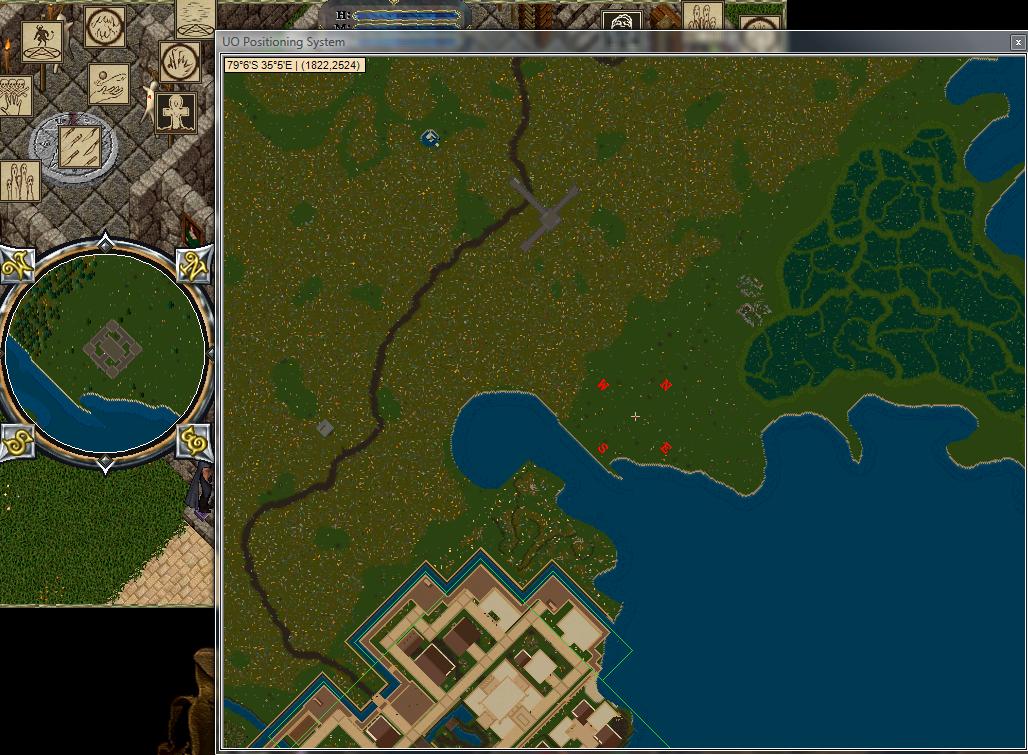Select the gray cross-shaped map landmark
This screenshot has height=755, width=1028.
[x=545, y=213]
